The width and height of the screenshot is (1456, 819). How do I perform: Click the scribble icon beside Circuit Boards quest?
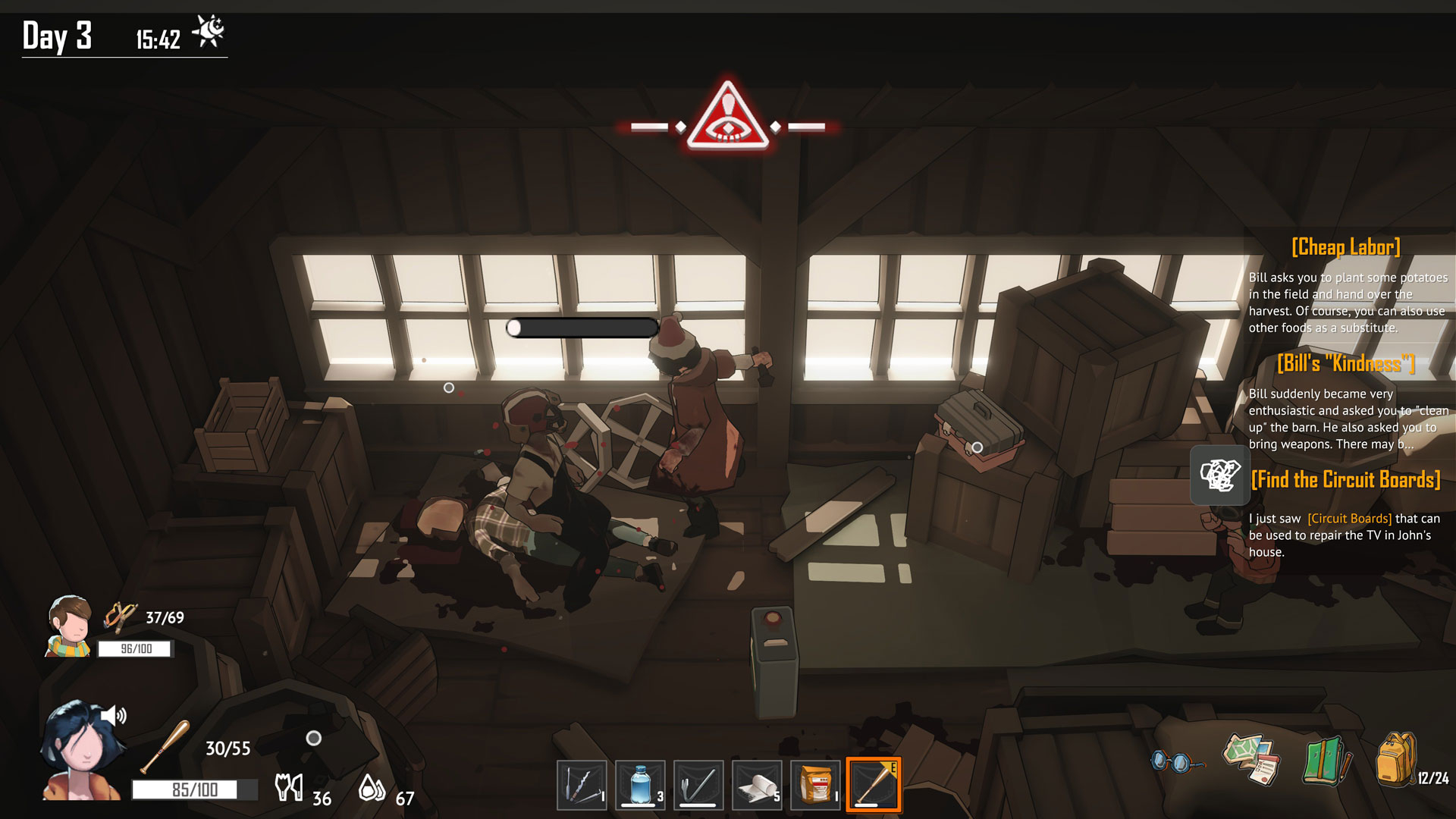click(x=1219, y=475)
